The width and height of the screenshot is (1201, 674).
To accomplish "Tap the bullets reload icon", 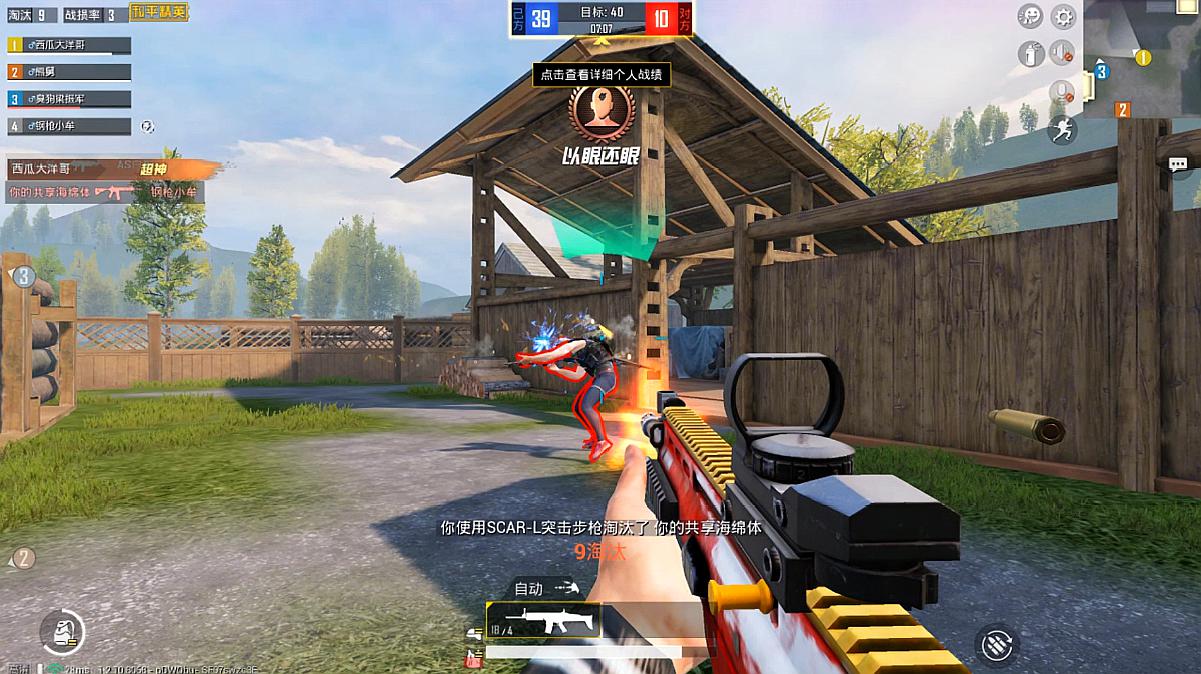I will (995, 645).
